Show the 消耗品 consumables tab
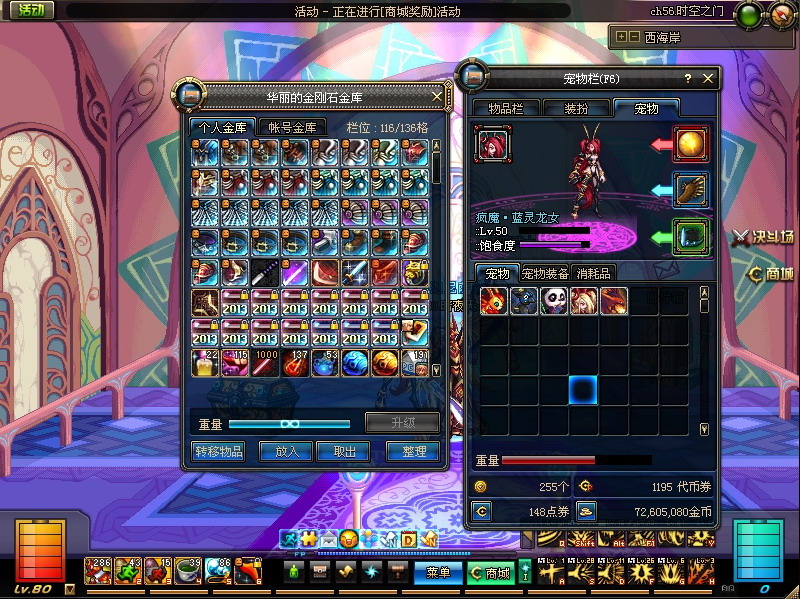Screen dimensions: 800x599 coord(594,273)
